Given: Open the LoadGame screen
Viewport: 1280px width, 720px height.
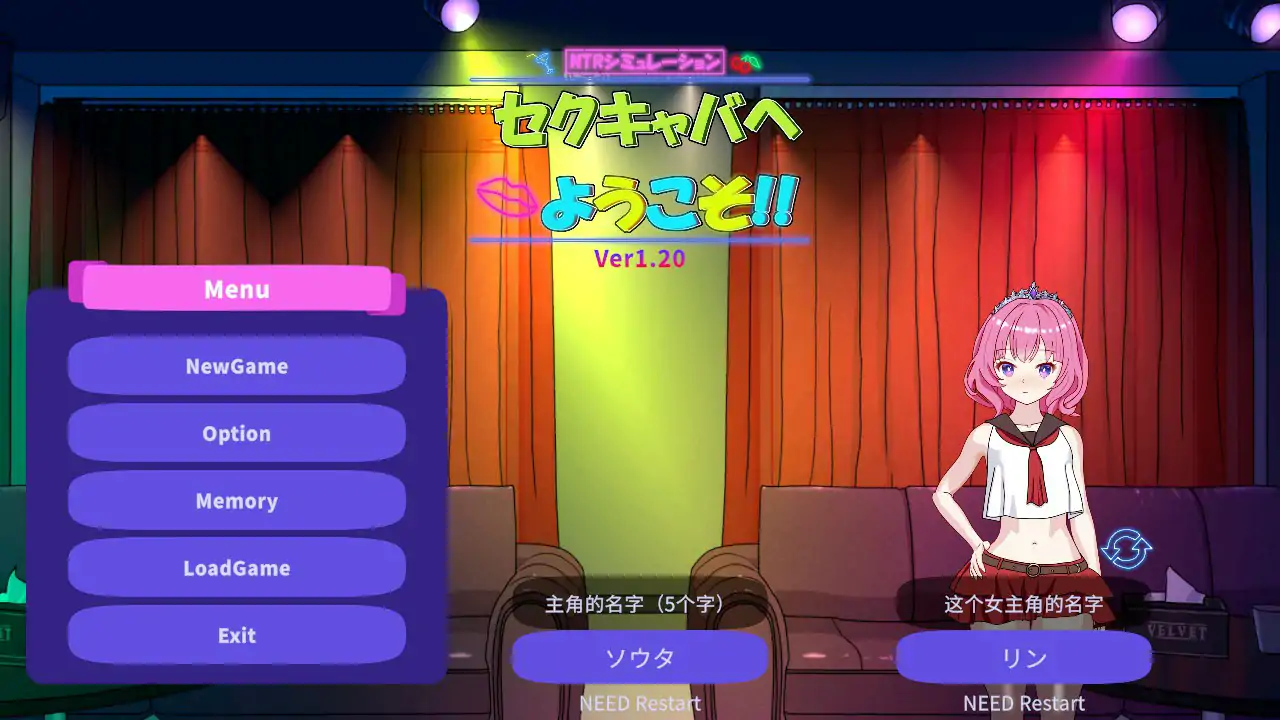Looking at the screenshot, I should 236,568.
